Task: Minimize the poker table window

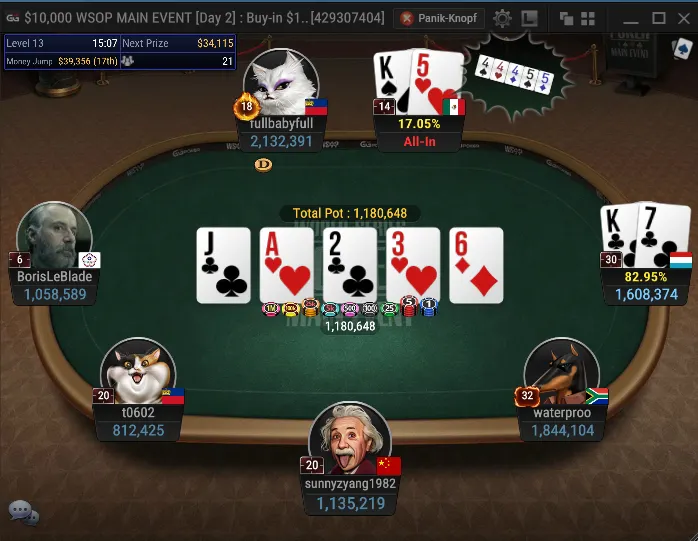Action: coord(631,18)
